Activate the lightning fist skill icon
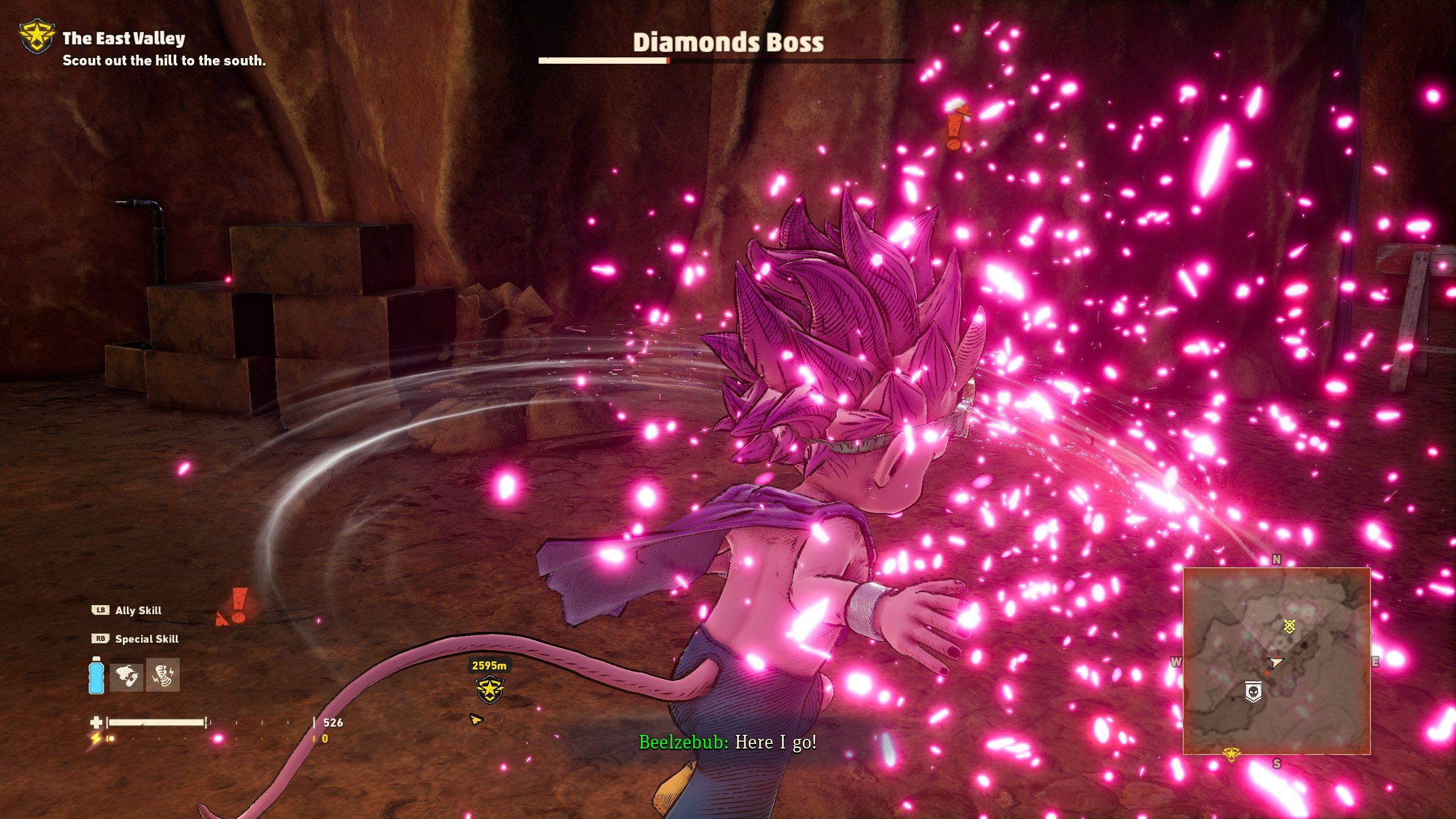Viewport: 1456px width, 819px height. 163,675
